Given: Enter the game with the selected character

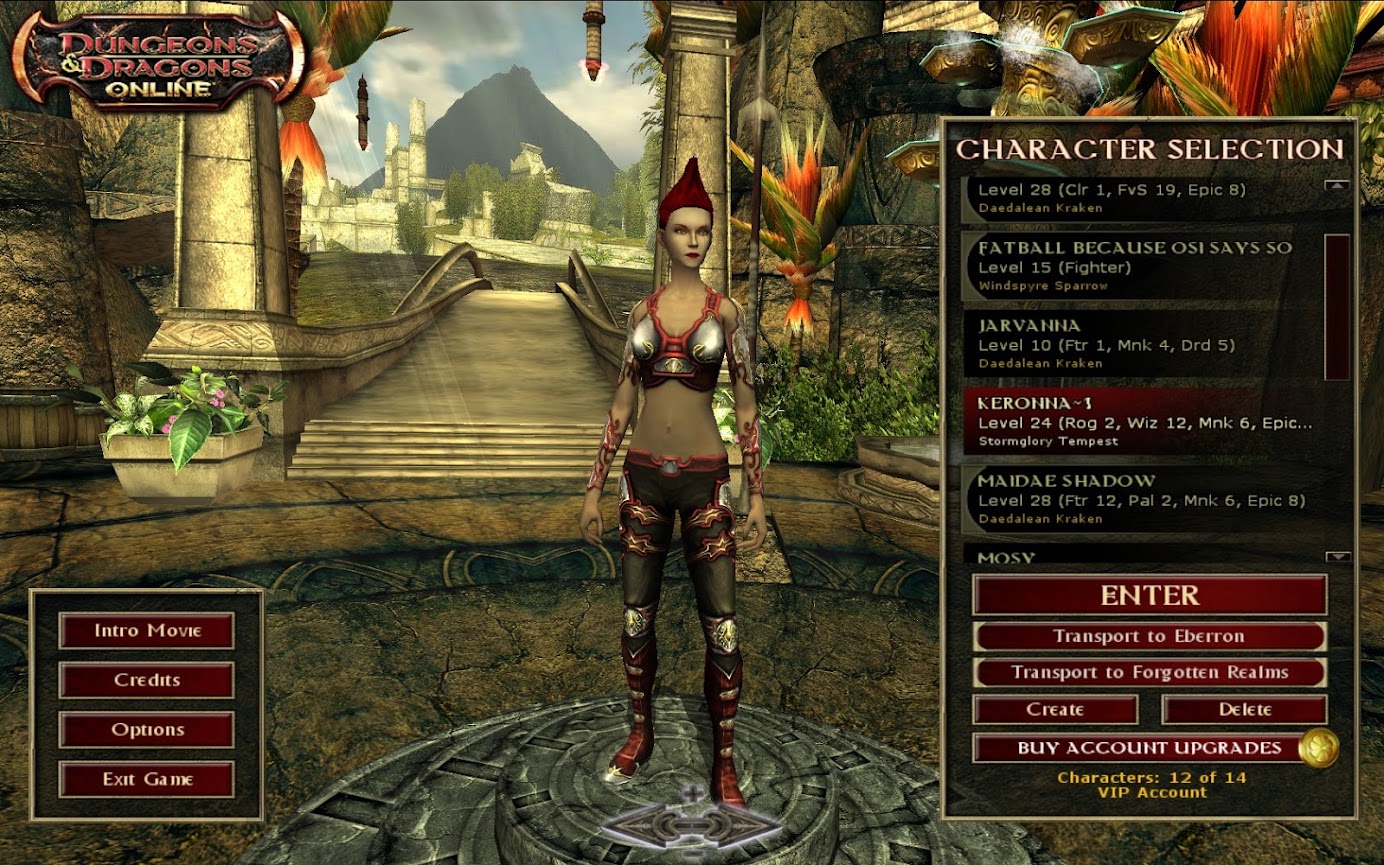Looking at the screenshot, I should click(x=1149, y=595).
